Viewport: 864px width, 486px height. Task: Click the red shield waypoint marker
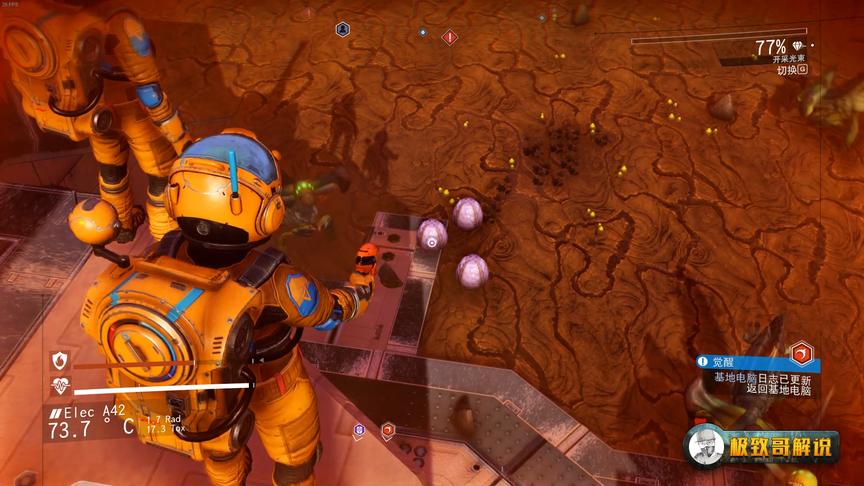pos(387,431)
